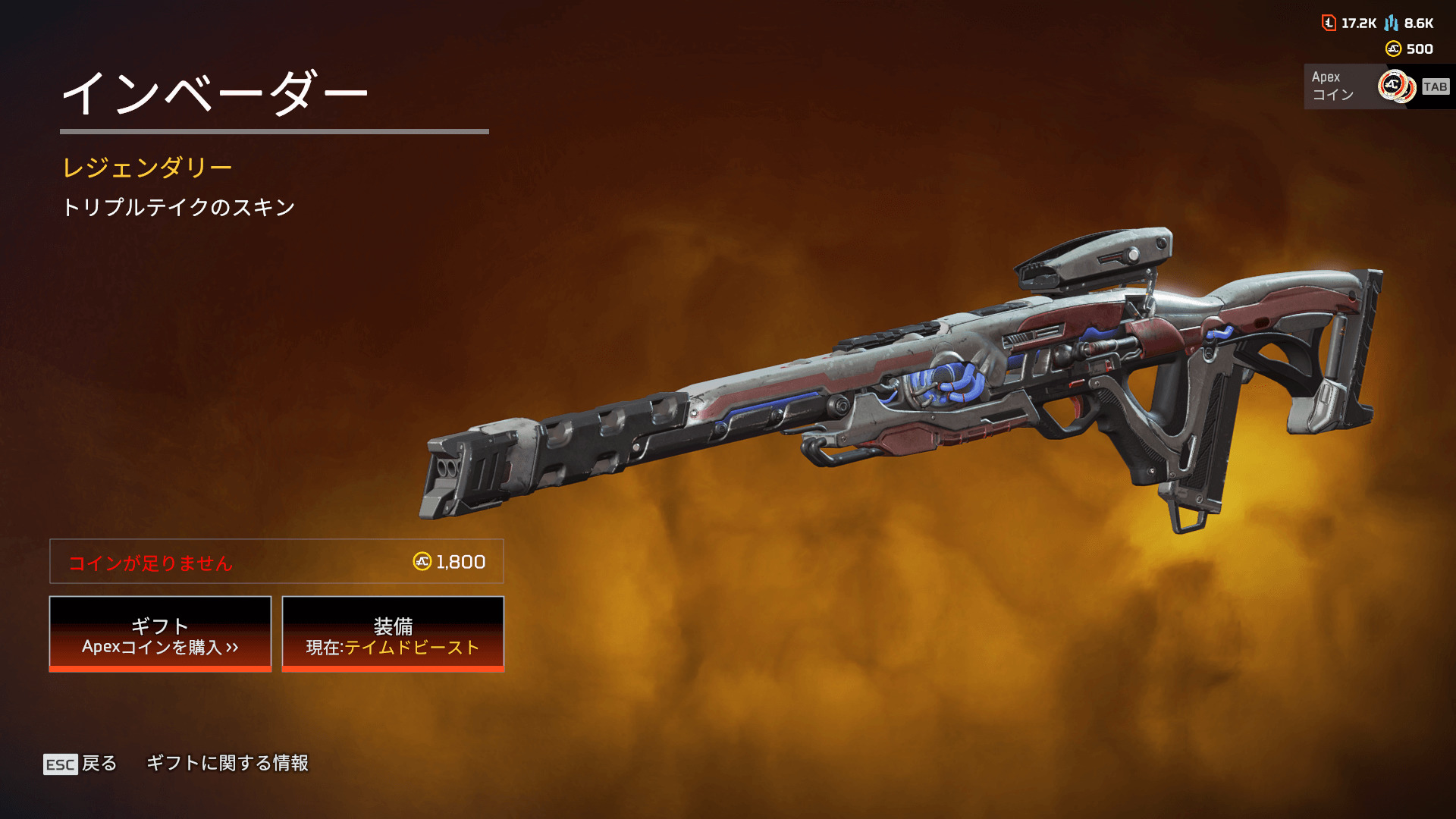This screenshot has width=1456, height=819.
Task: Click the 1,800 coin purchase bar
Action: tap(277, 562)
